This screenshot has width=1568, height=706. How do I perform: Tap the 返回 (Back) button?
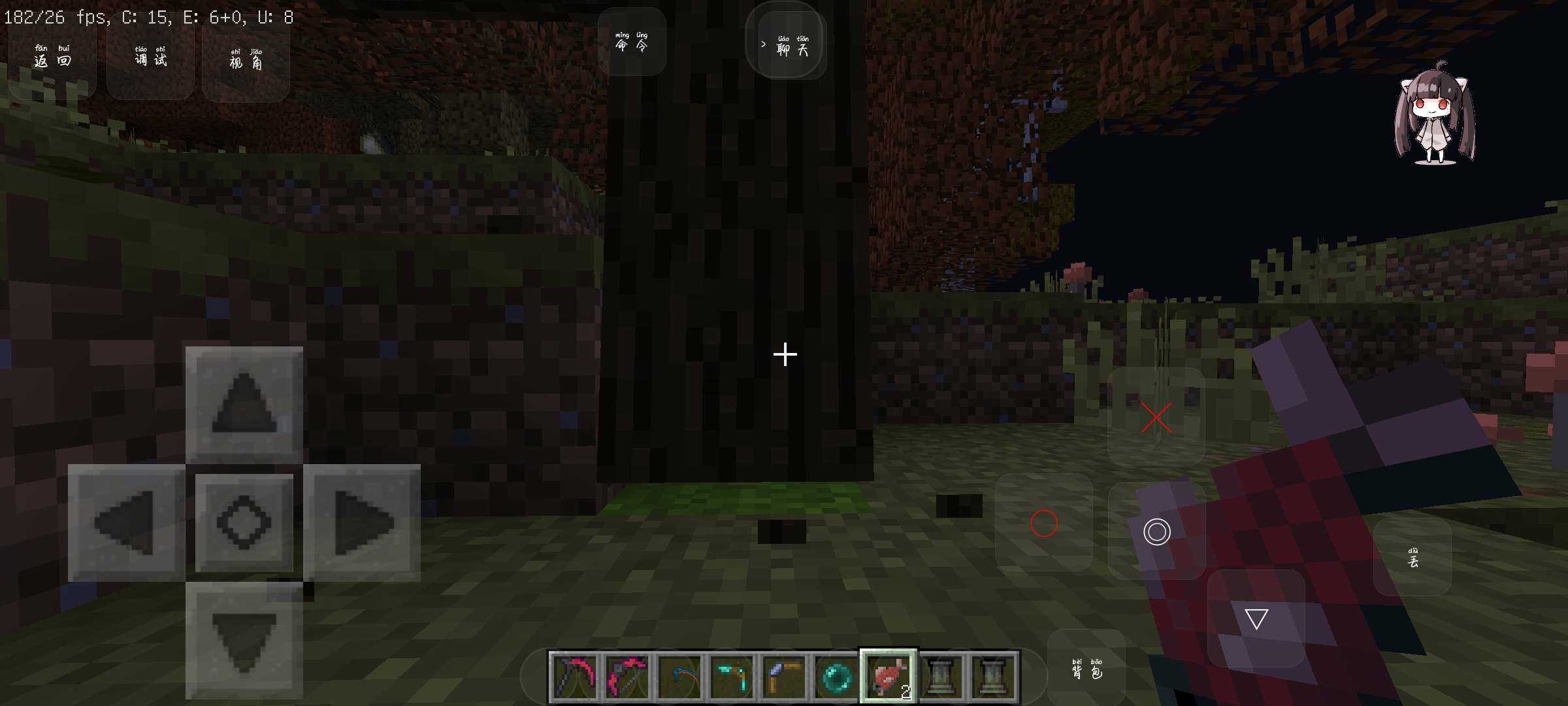tap(52, 57)
